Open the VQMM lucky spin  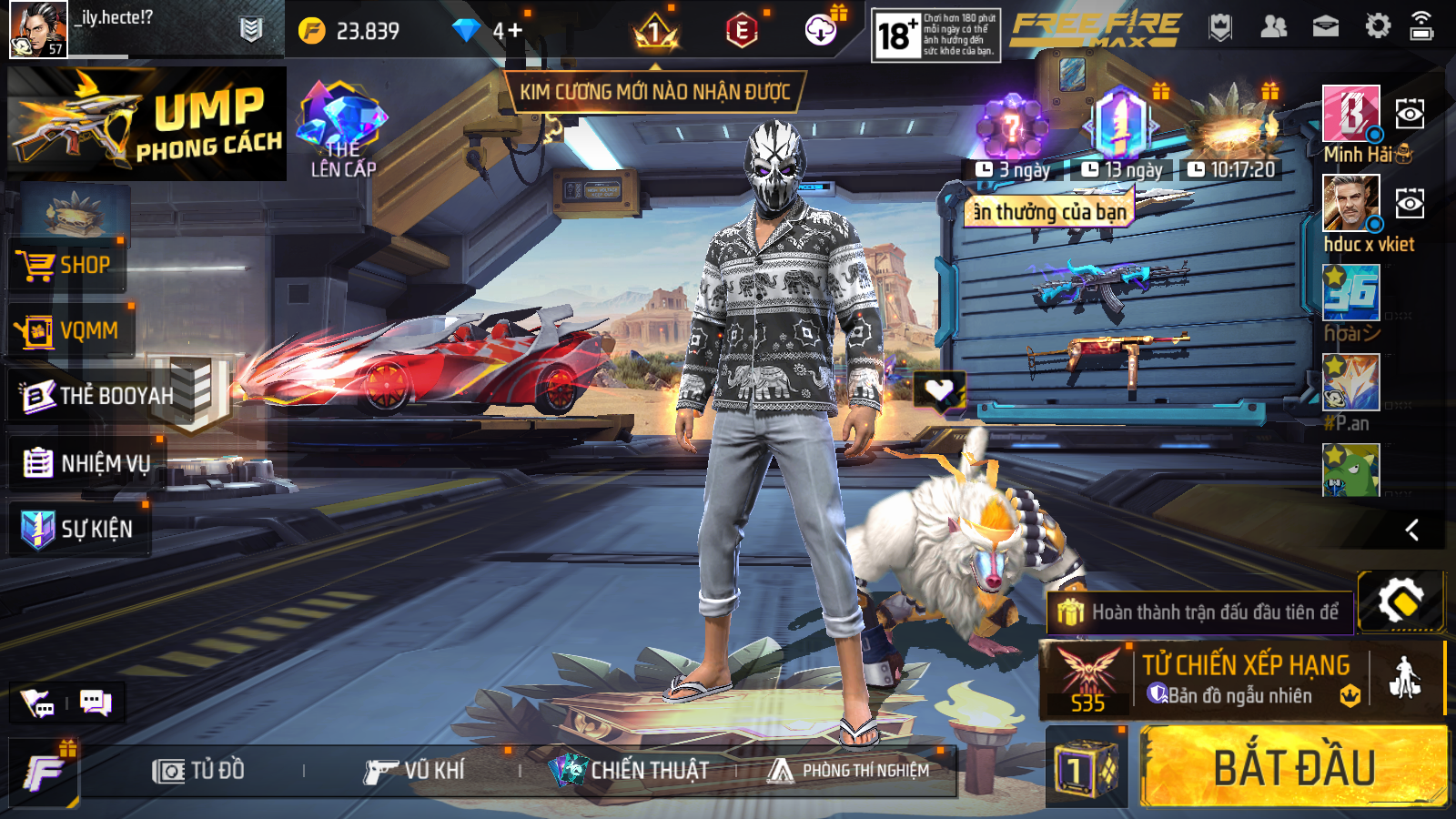(69, 331)
